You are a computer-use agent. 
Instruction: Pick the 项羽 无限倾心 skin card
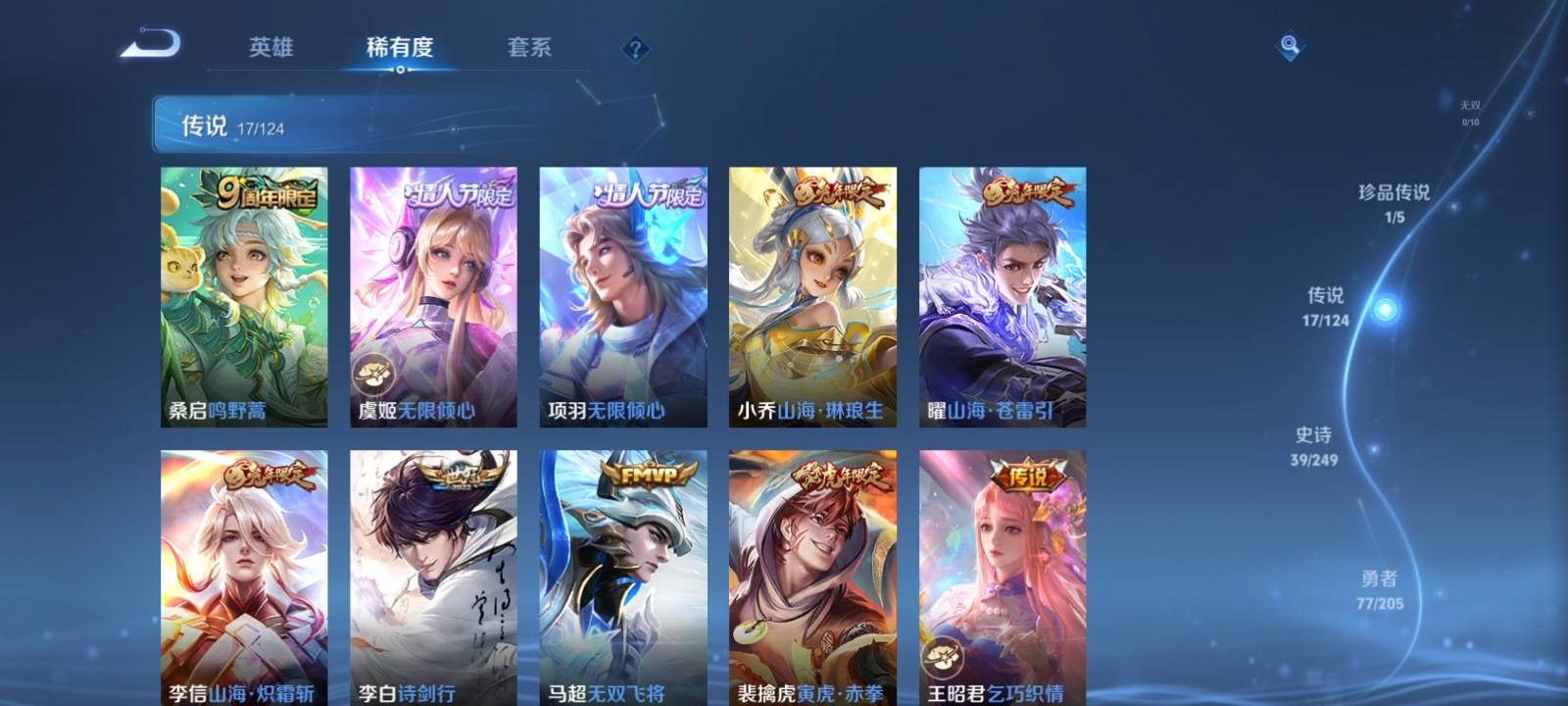point(623,296)
